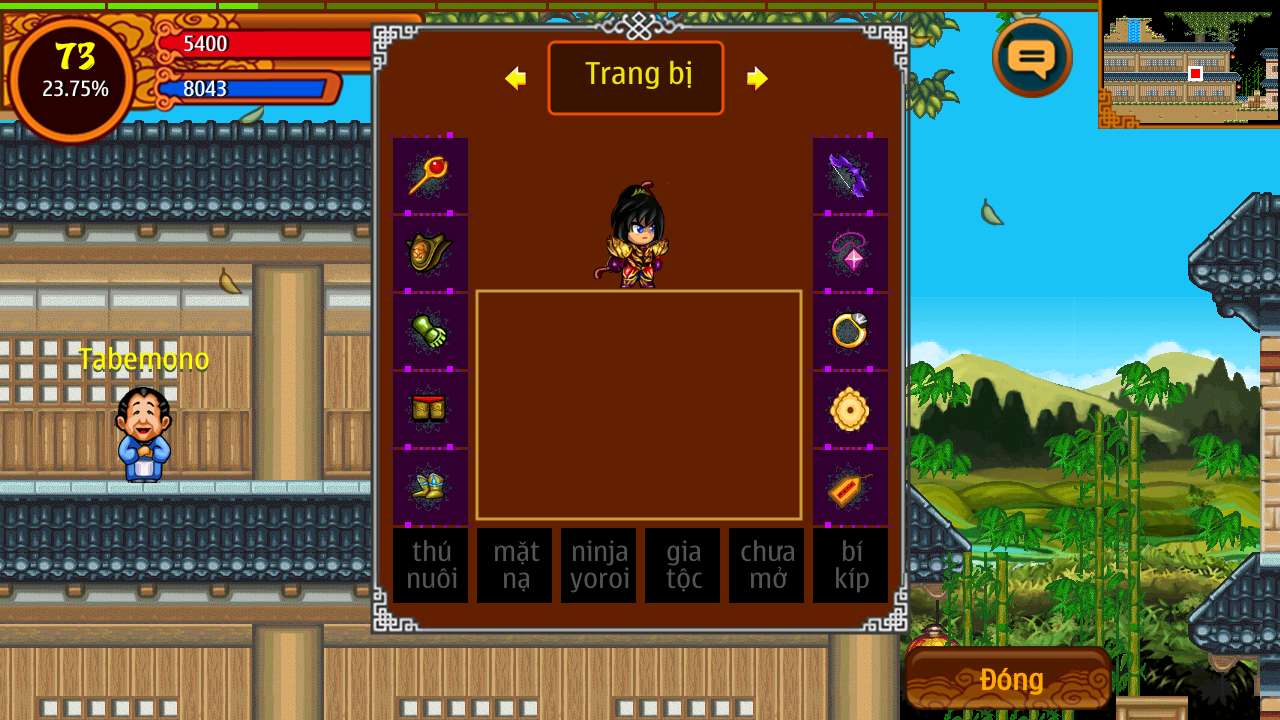Open the thú nuôi pet slot
Screen dimensions: 1280x720
click(430, 565)
